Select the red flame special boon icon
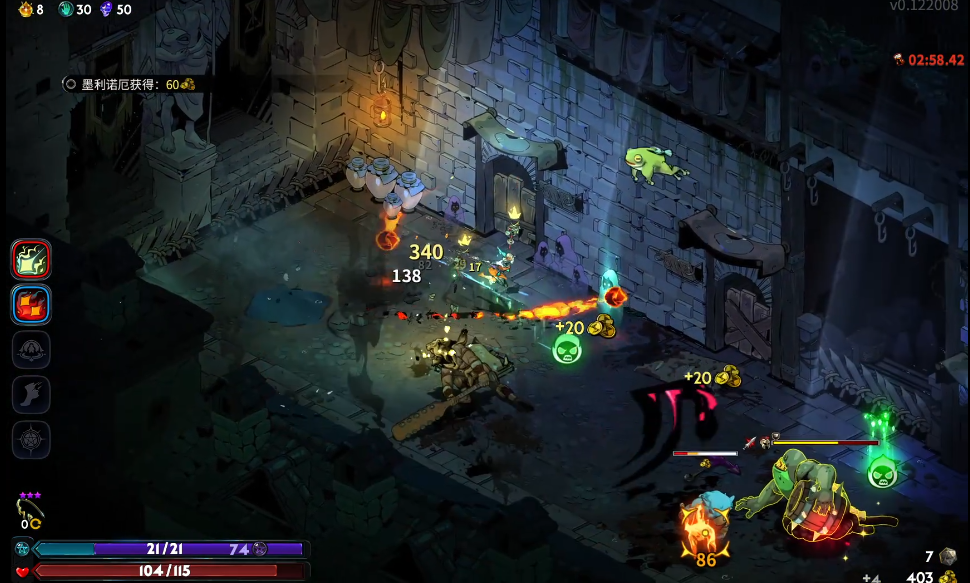 [31, 304]
